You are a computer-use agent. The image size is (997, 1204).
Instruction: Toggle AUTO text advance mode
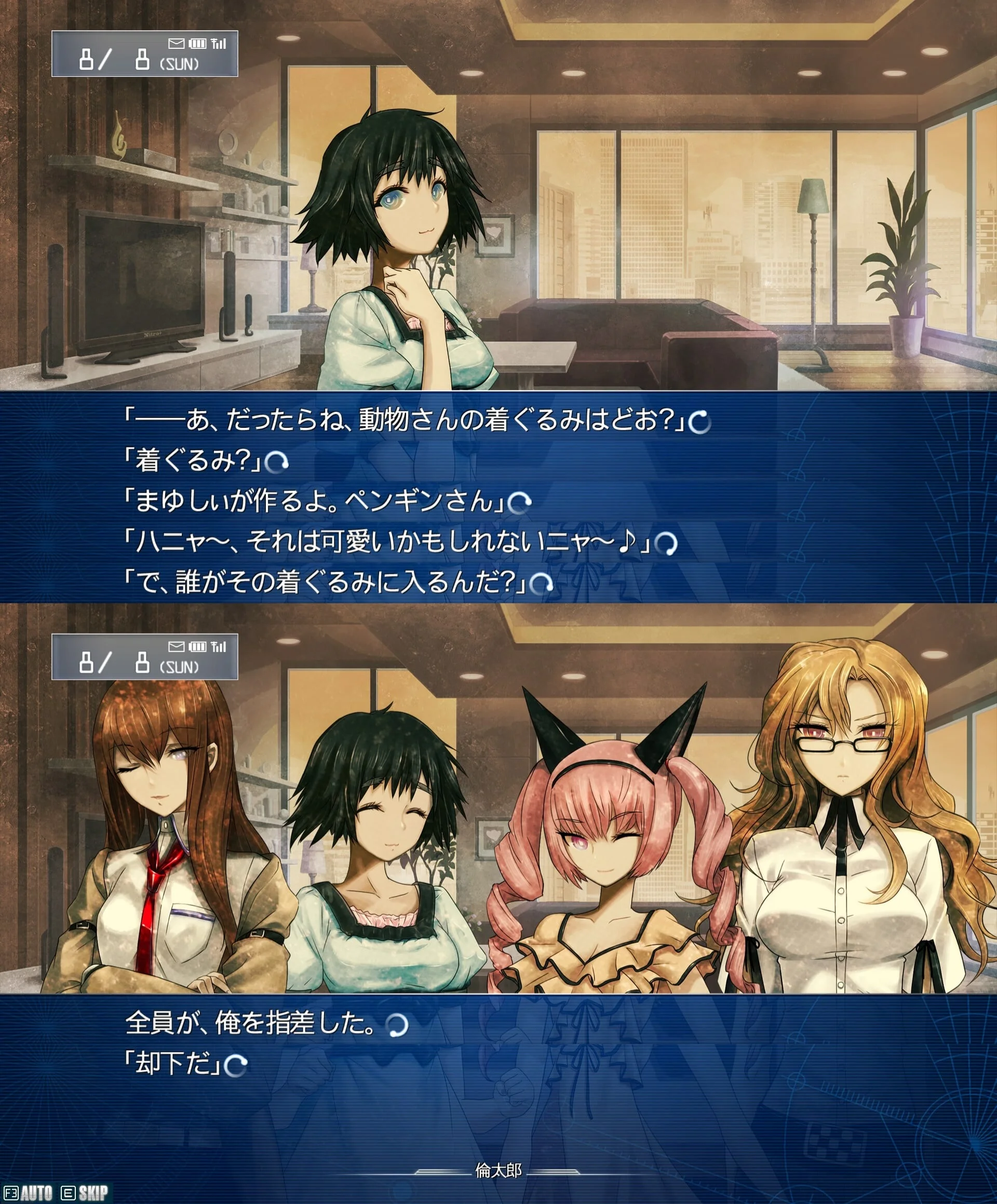click(35, 1193)
